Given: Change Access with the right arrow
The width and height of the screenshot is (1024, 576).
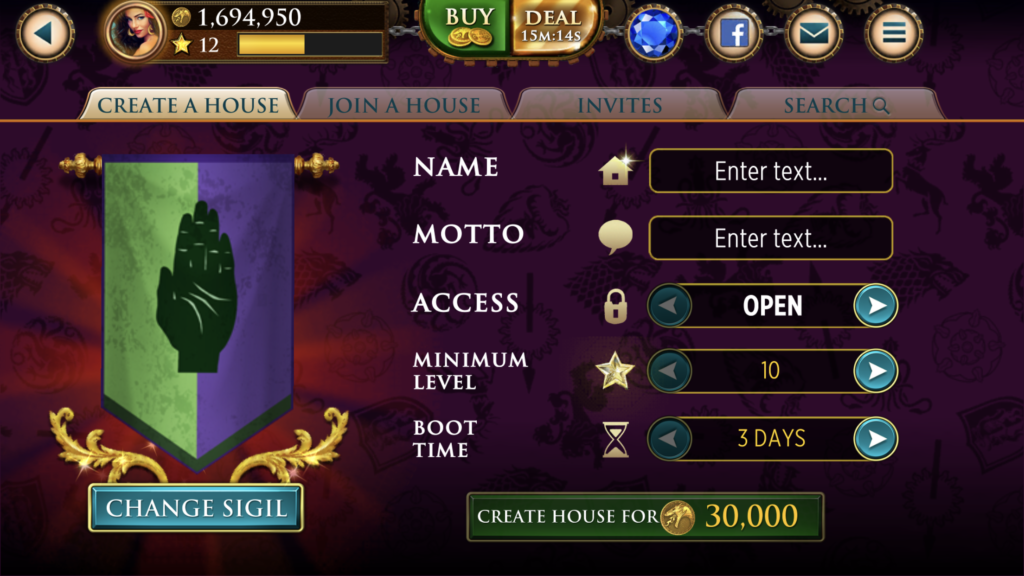Looking at the screenshot, I should [x=876, y=306].
